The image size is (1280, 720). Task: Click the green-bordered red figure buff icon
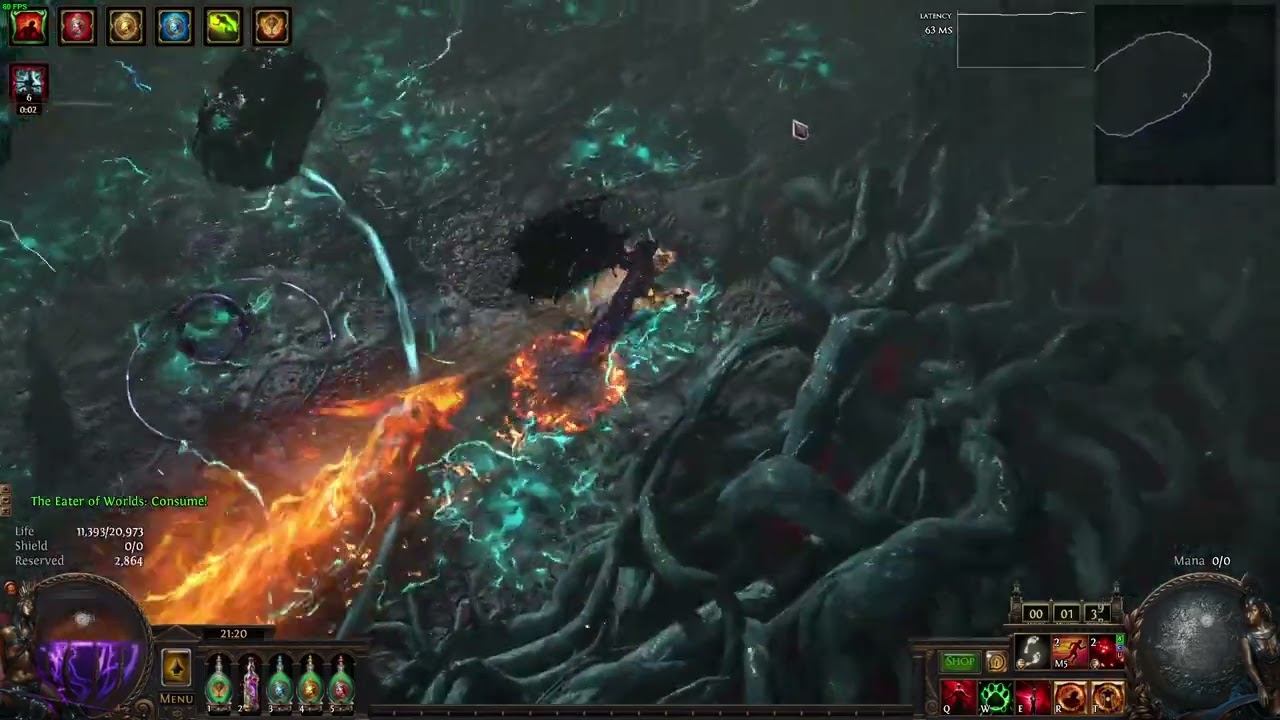click(x=29, y=27)
